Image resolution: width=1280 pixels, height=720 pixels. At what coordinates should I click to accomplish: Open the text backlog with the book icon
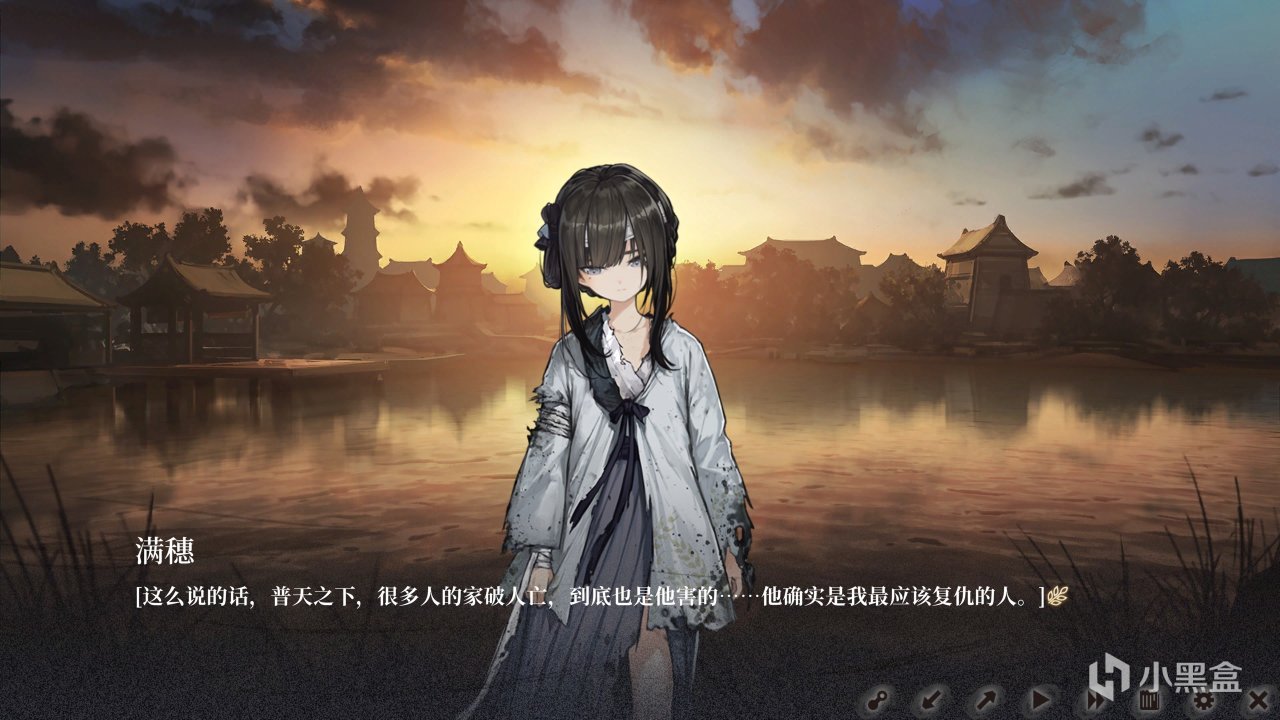(1147, 700)
